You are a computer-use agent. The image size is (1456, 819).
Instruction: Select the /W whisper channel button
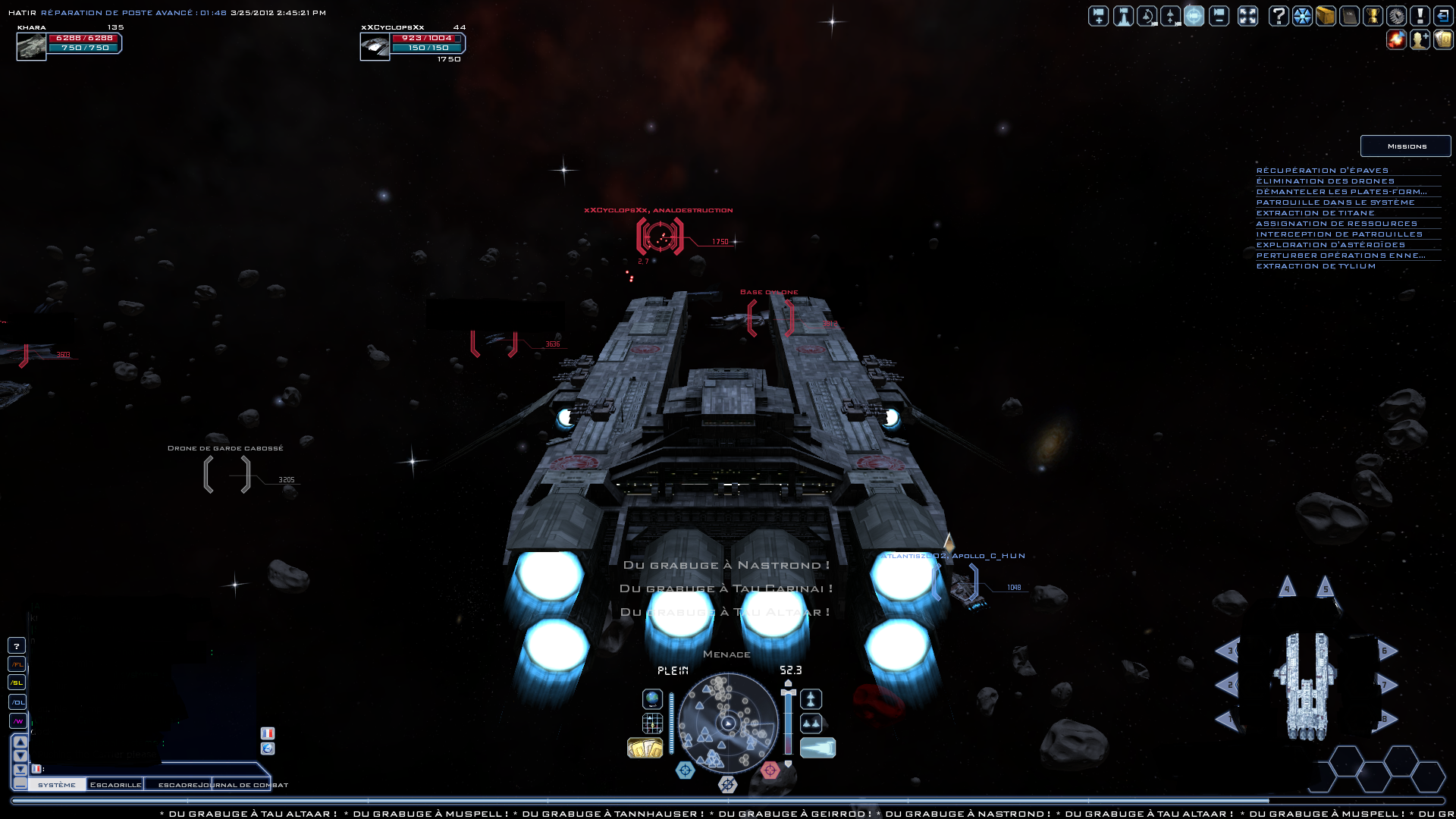17,721
